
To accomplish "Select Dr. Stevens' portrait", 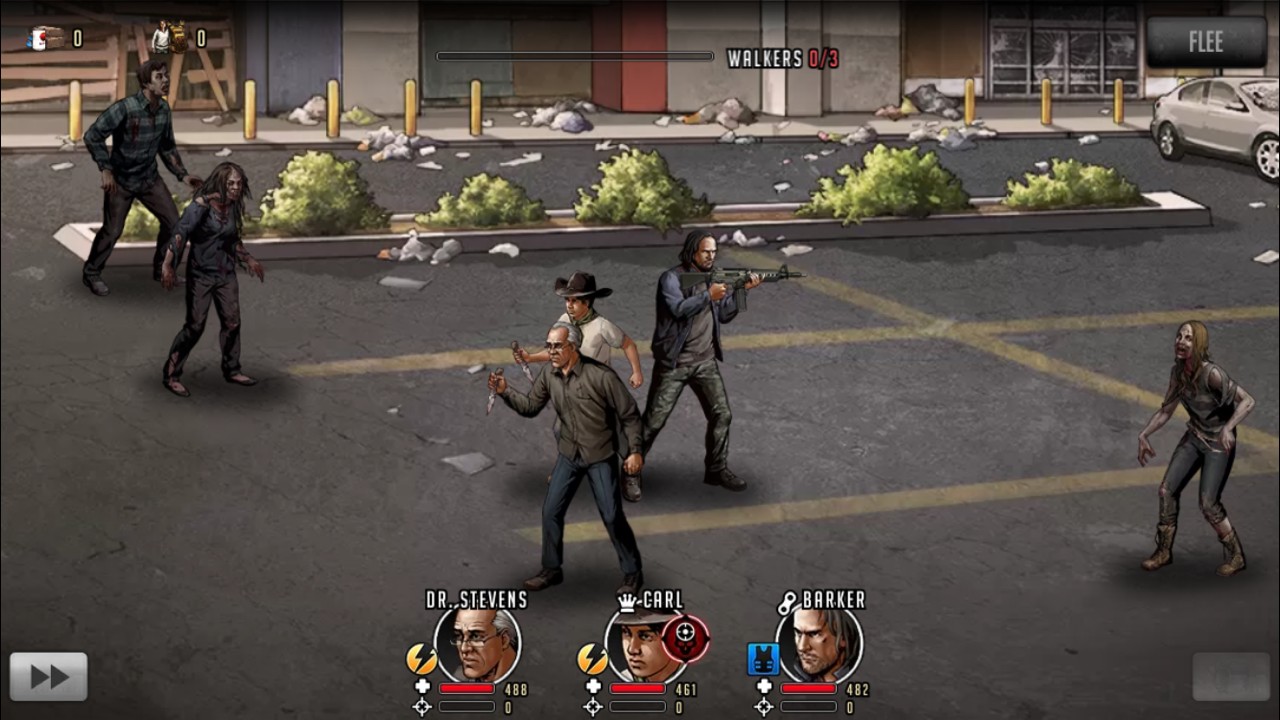I will (x=478, y=645).
